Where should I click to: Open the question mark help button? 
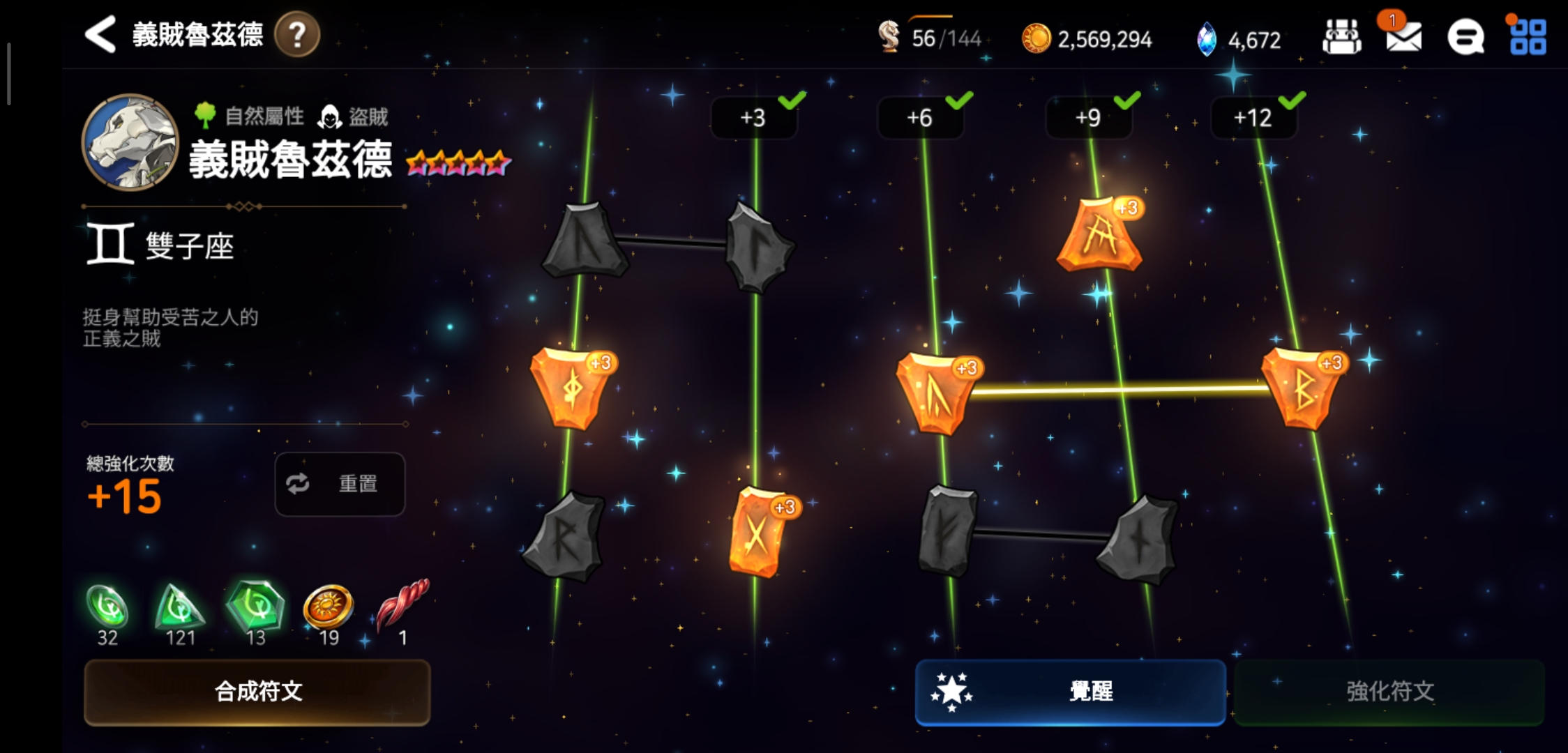(297, 35)
